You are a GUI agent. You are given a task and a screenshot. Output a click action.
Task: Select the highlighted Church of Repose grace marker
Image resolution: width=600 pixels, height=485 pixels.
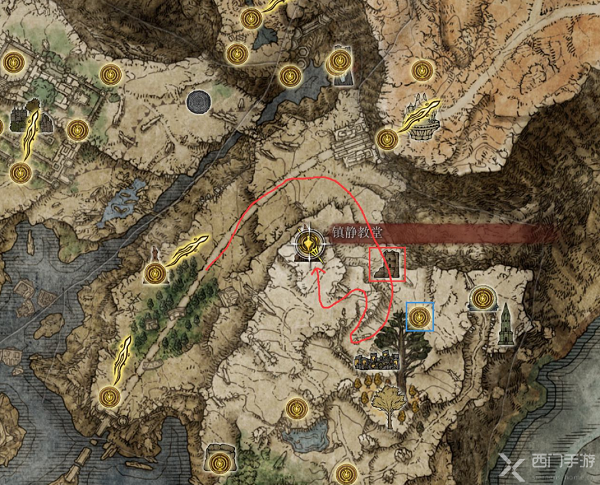(x=312, y=244)
